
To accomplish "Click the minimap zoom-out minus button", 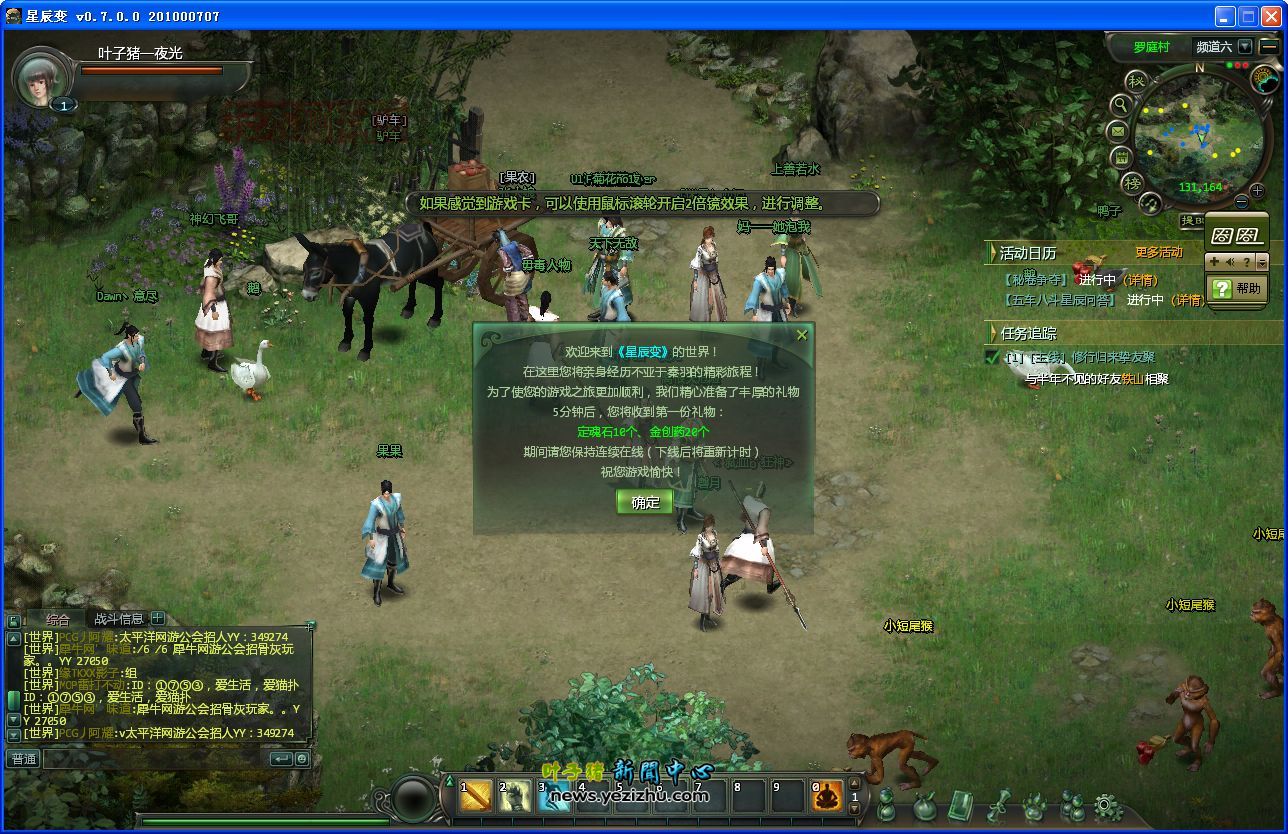I will point(1242,202).
